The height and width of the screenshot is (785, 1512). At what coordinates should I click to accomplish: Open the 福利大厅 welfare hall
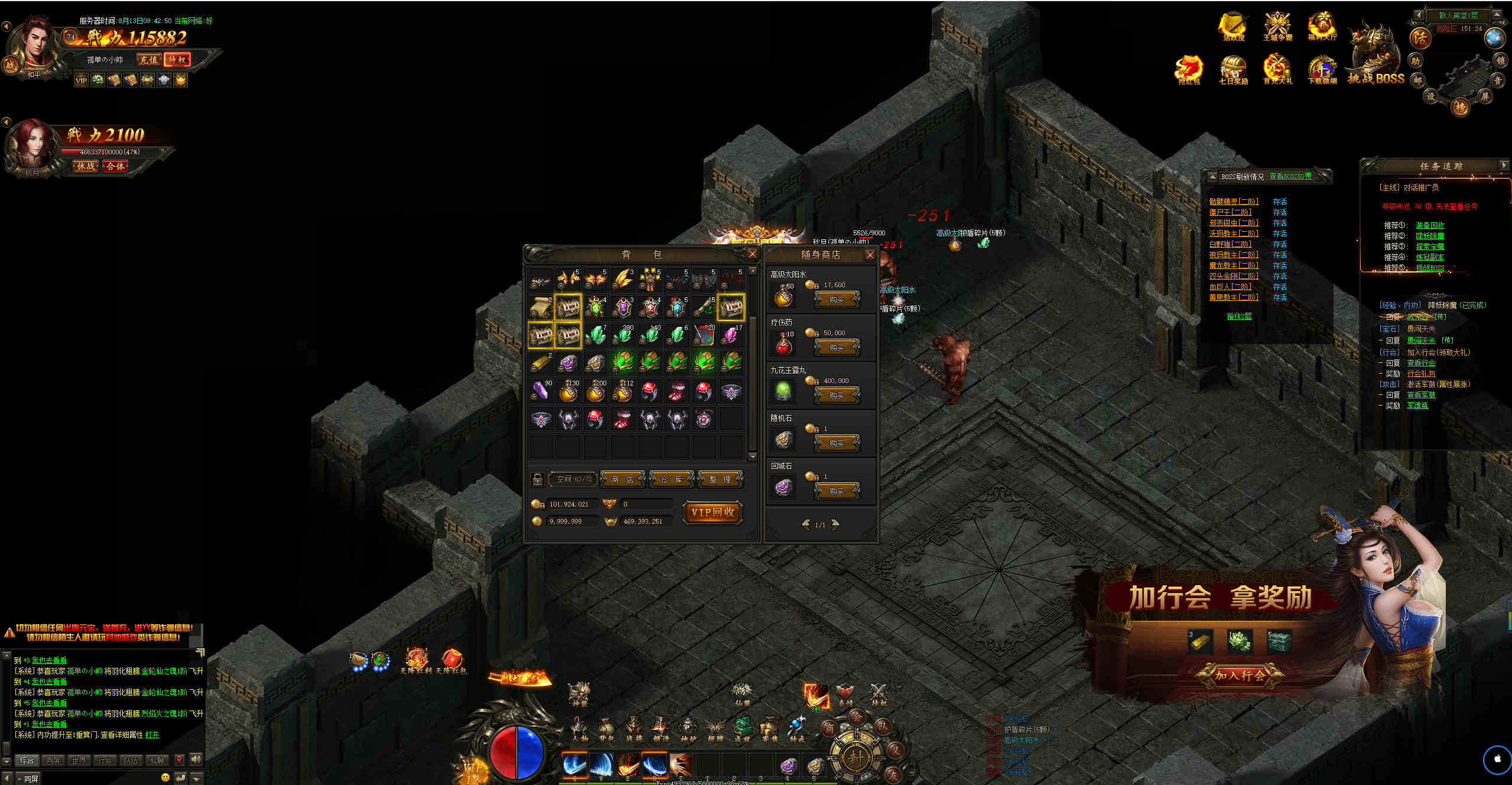tap(1322, 27)
